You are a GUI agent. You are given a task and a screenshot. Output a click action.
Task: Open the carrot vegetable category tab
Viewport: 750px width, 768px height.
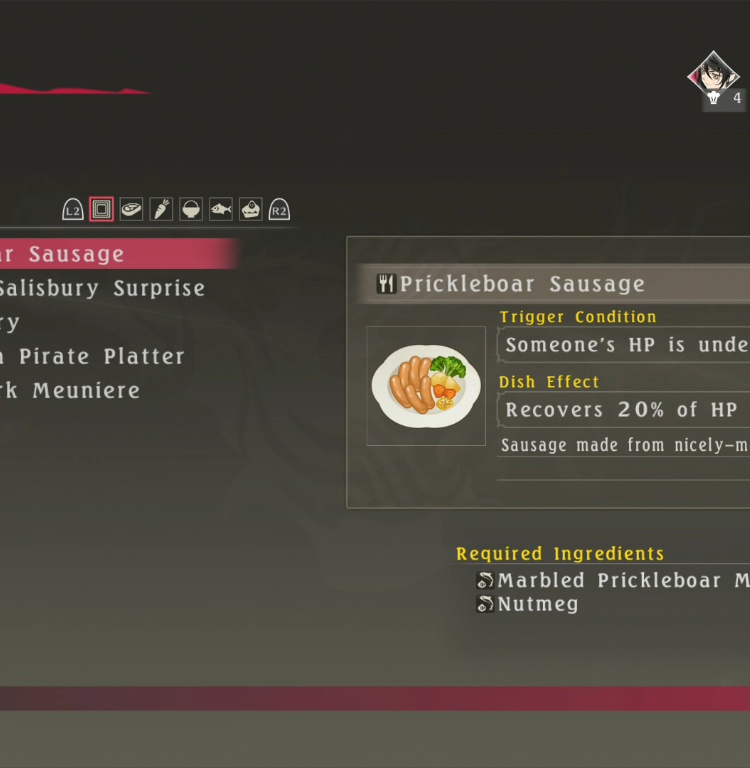pos(161,209)
